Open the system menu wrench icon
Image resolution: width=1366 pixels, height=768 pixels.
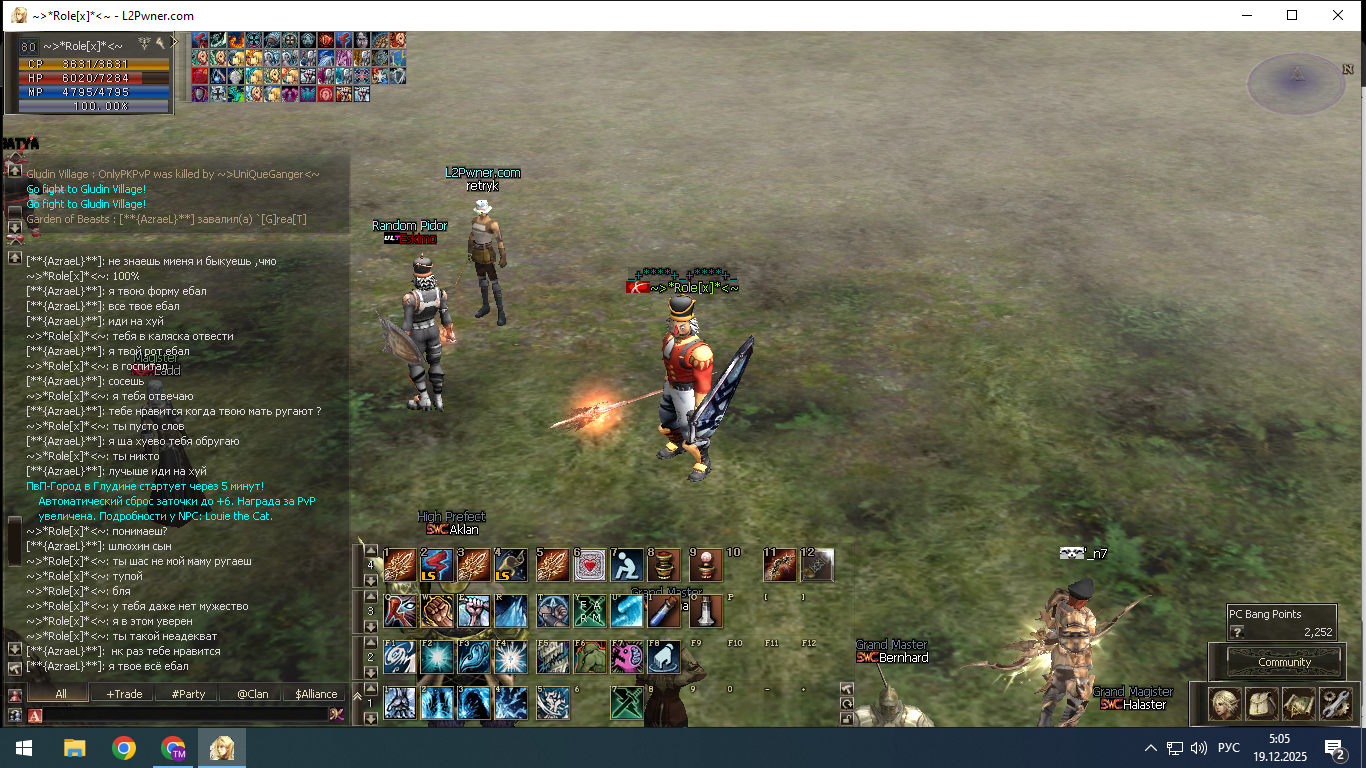(x=1336, y=704)
